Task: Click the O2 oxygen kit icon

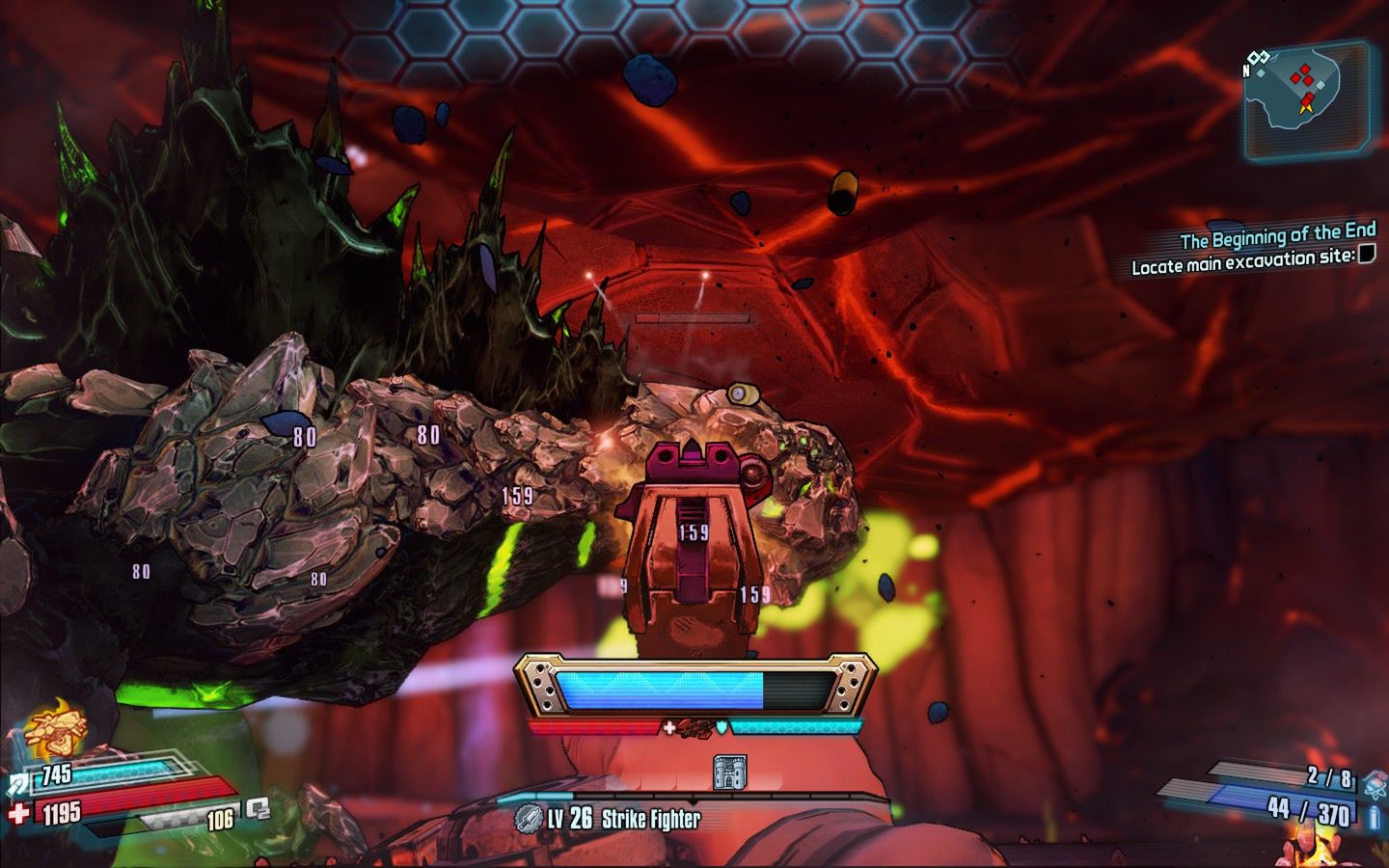Action: click(x=258, y=808)
